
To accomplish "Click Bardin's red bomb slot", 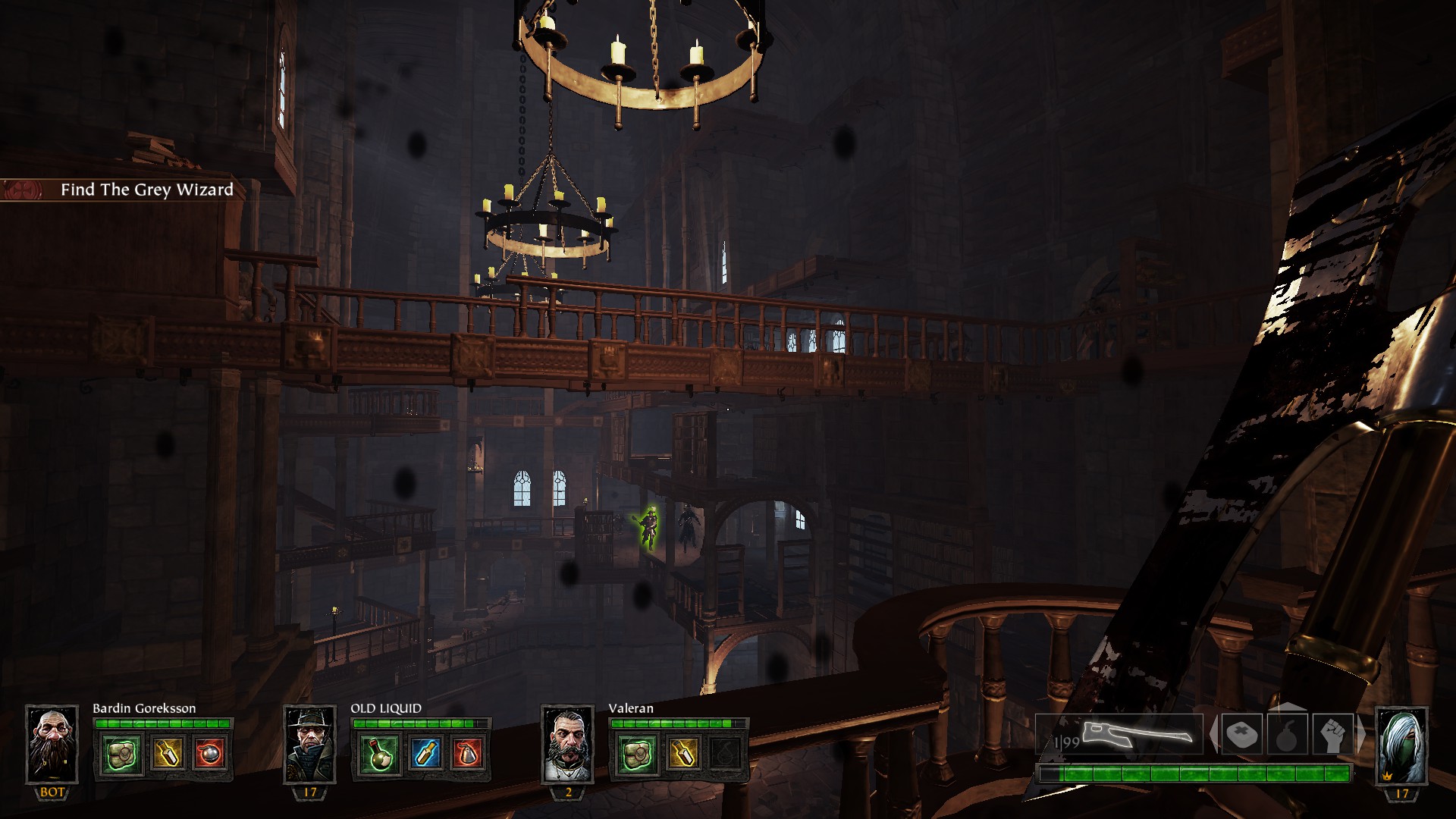I will [209, 753].
